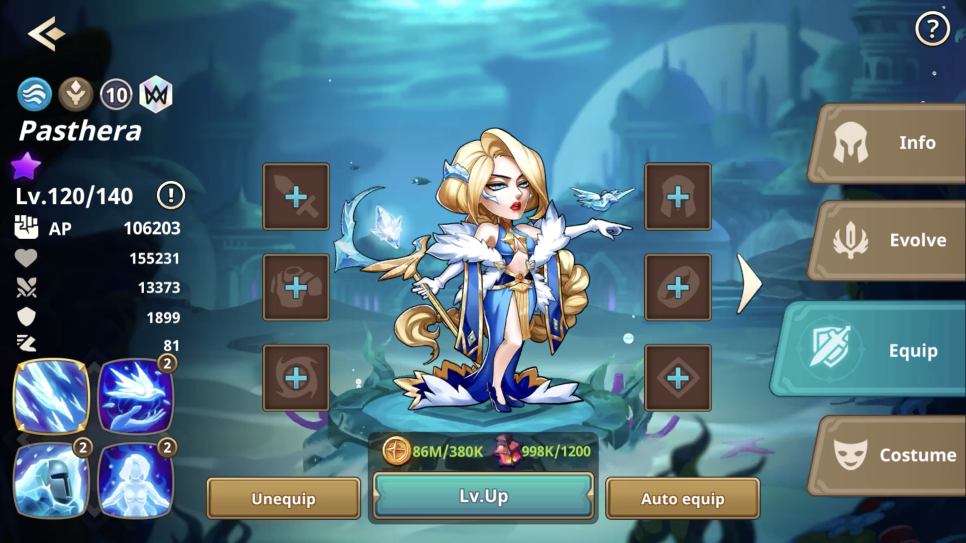The image size is (966, 543).
Task: Tap the purple star rank icon
Action: (x=26, y=165)
